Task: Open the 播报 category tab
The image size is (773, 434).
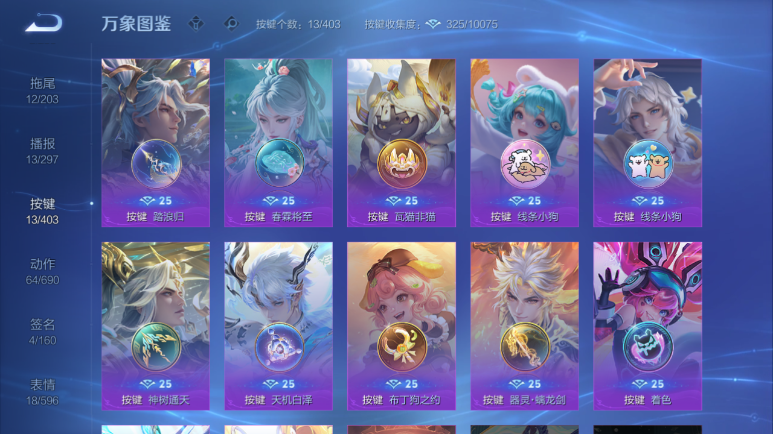Action: (x=42, y=151)
